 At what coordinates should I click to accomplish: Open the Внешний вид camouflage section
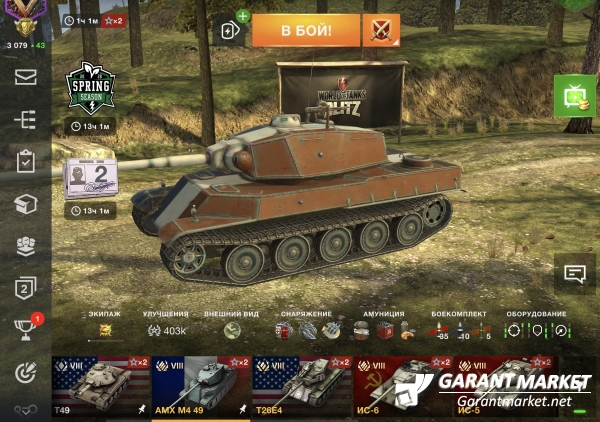point(231,329)
